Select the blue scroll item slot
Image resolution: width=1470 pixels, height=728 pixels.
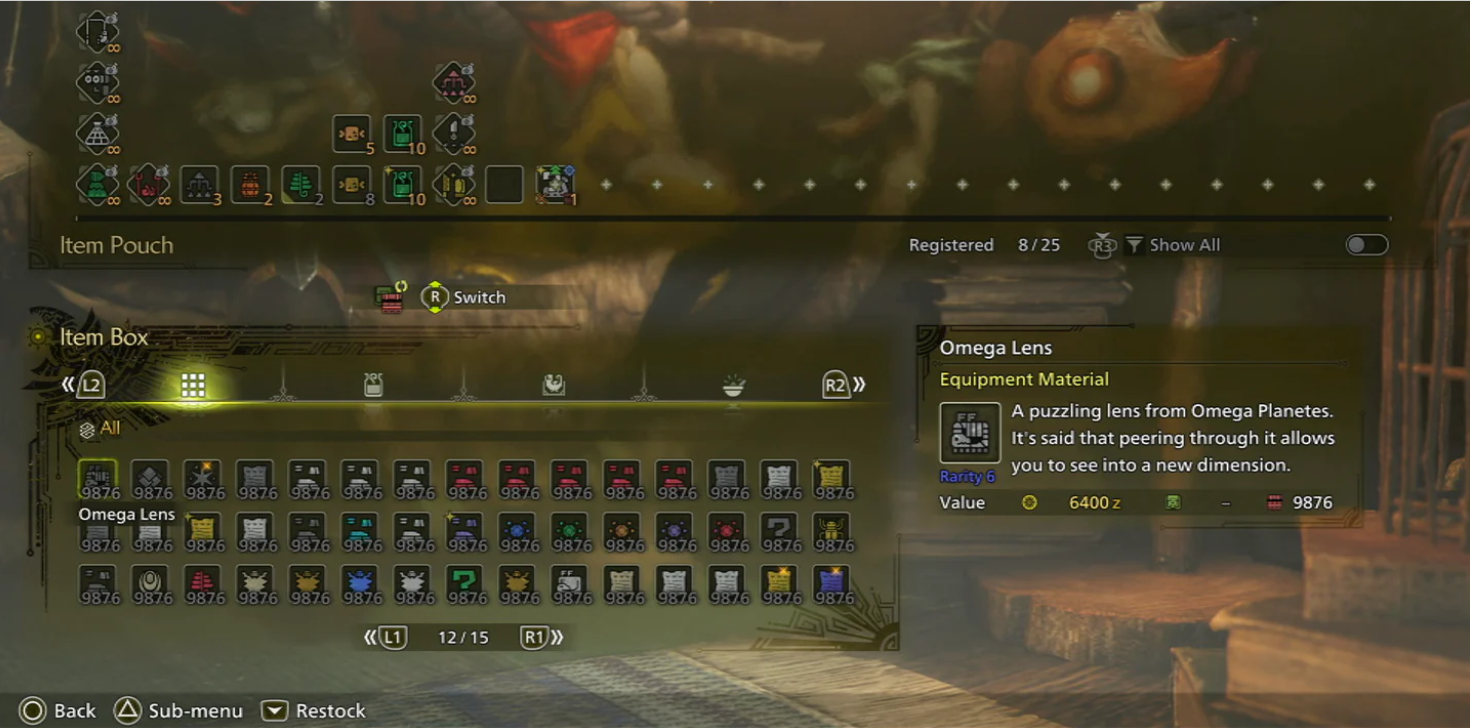pos(832,584)
